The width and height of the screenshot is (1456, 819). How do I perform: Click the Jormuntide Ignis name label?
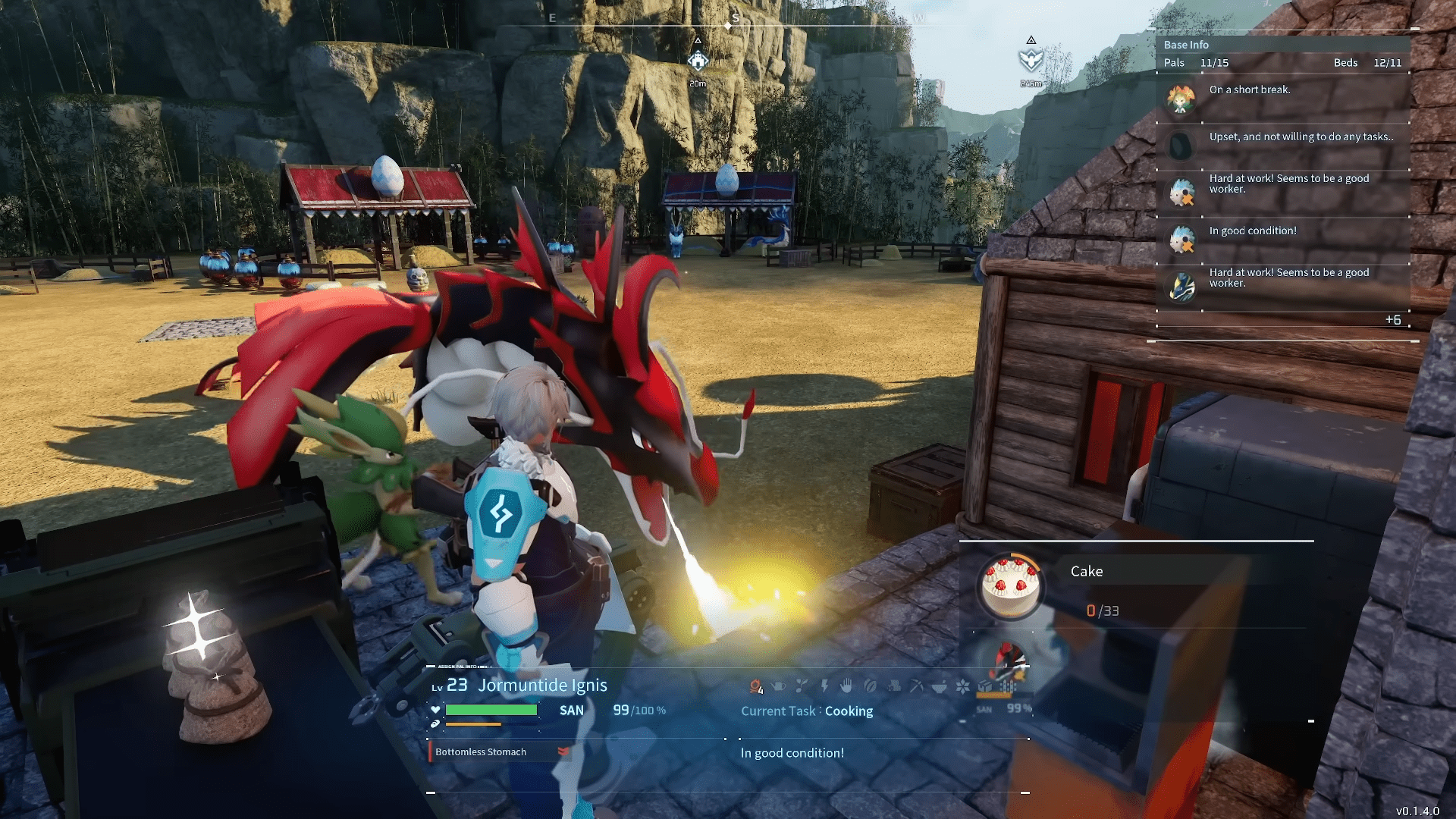point(542,686)
